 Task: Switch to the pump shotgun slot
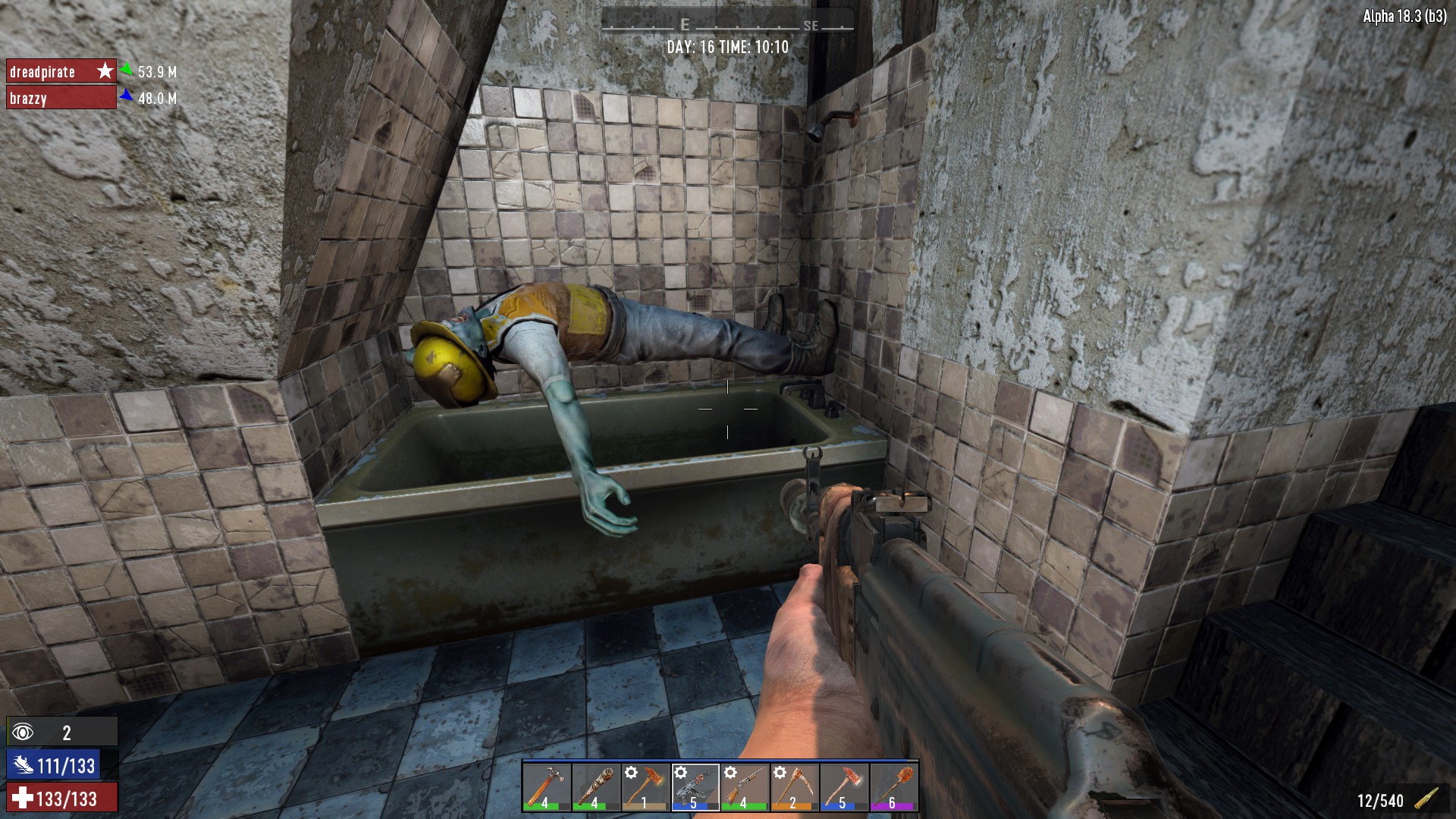pos(745,787)
